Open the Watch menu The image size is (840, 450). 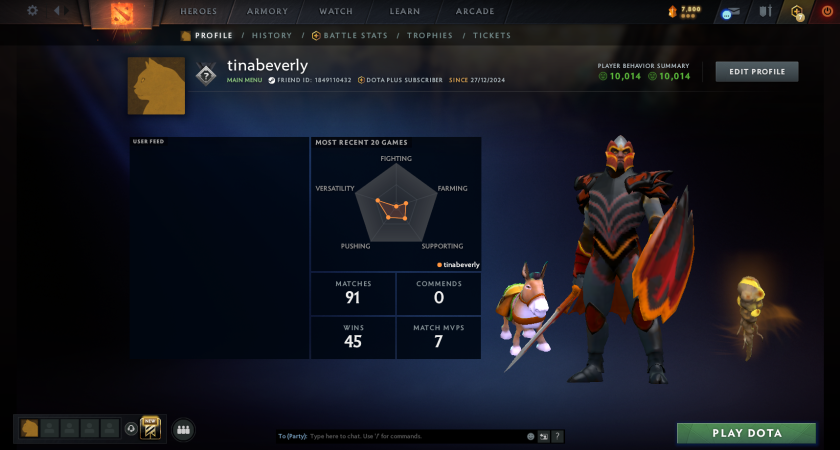(336, 12)
